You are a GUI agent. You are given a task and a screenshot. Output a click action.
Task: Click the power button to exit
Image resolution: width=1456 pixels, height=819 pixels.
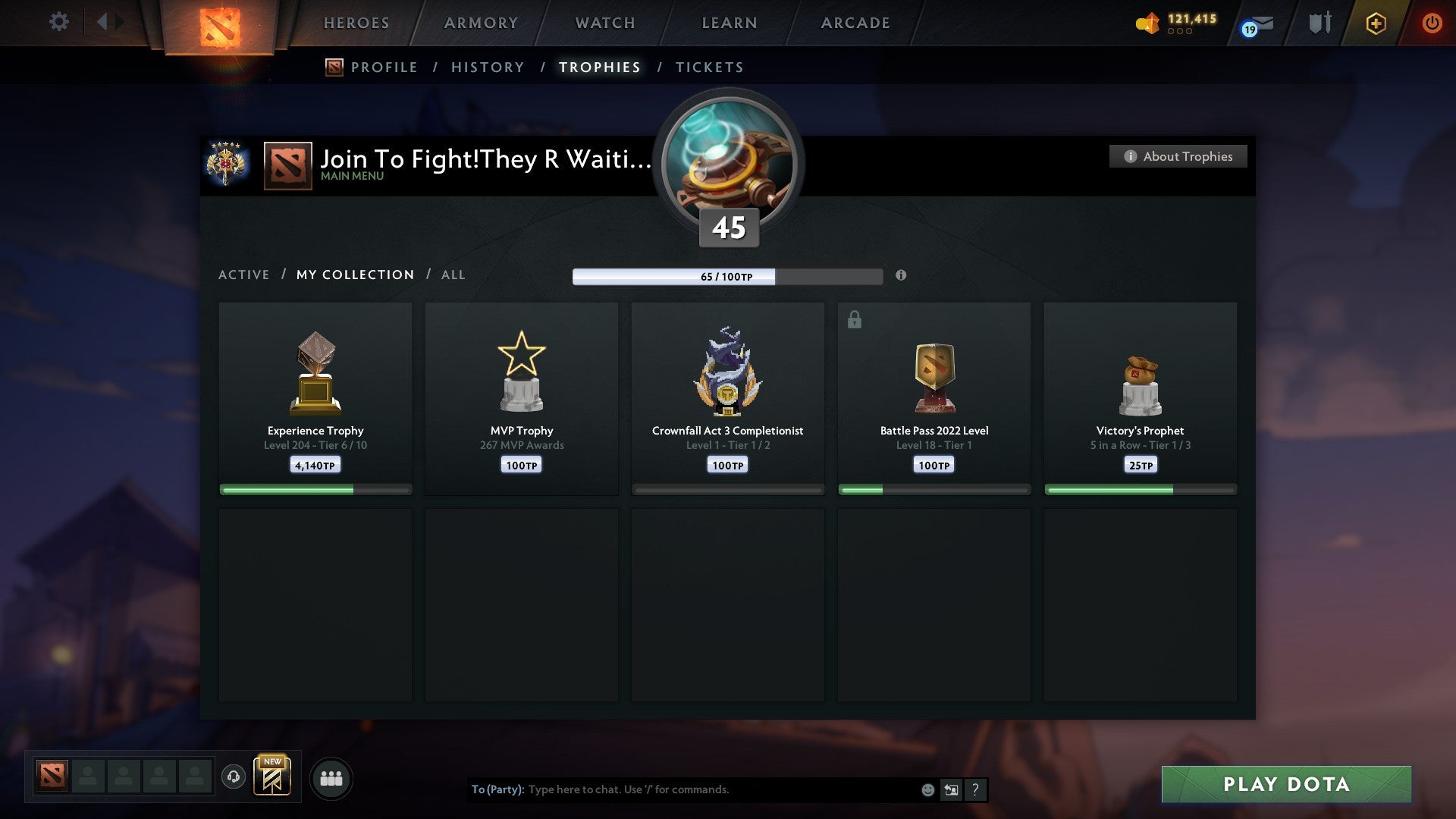[1433, 23]
